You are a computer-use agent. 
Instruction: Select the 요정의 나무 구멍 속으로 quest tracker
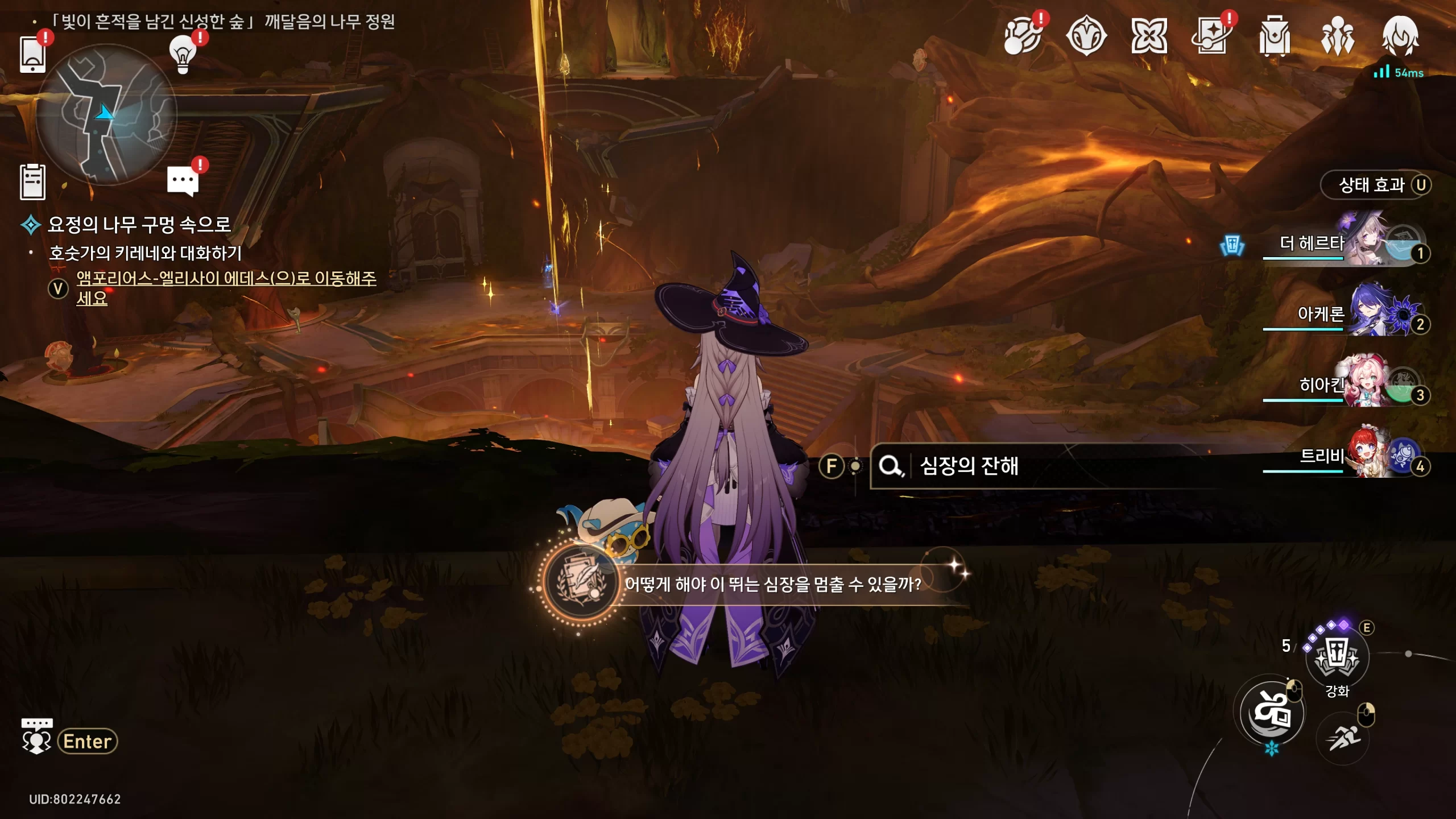tap(139, 225)
